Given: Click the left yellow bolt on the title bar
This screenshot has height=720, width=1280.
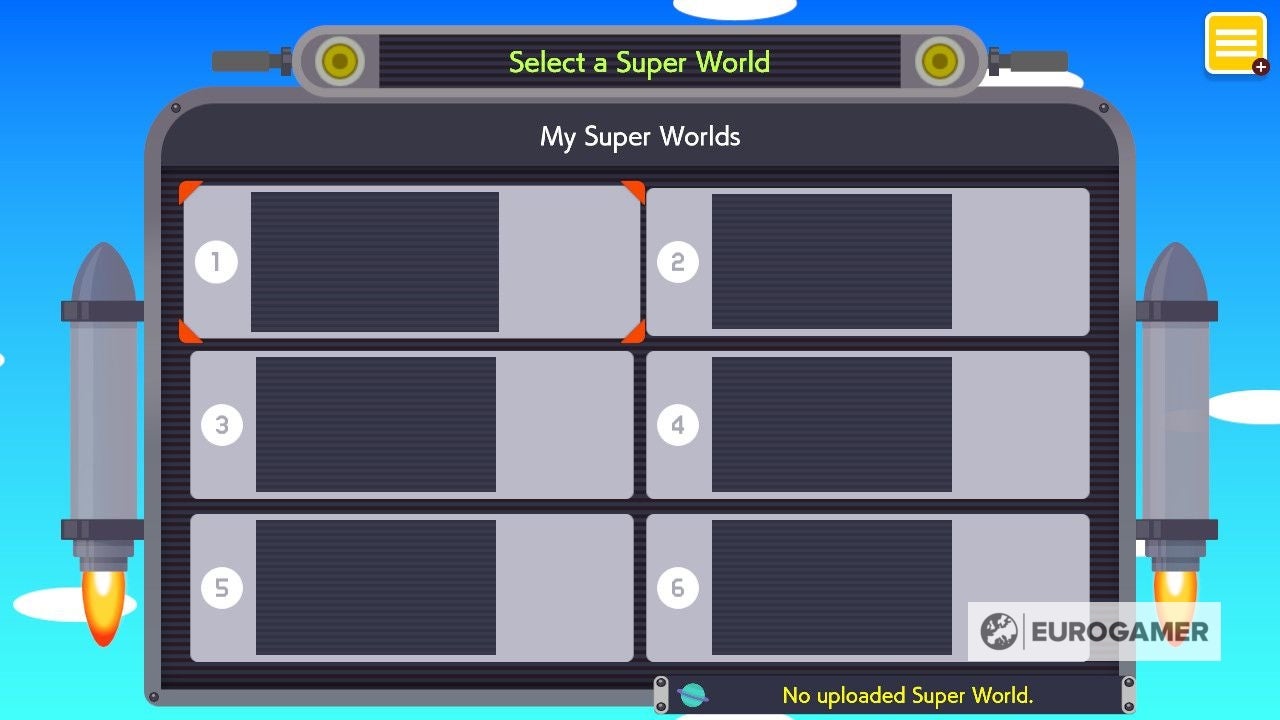Looking at the screenshot, I should (339, 62).
